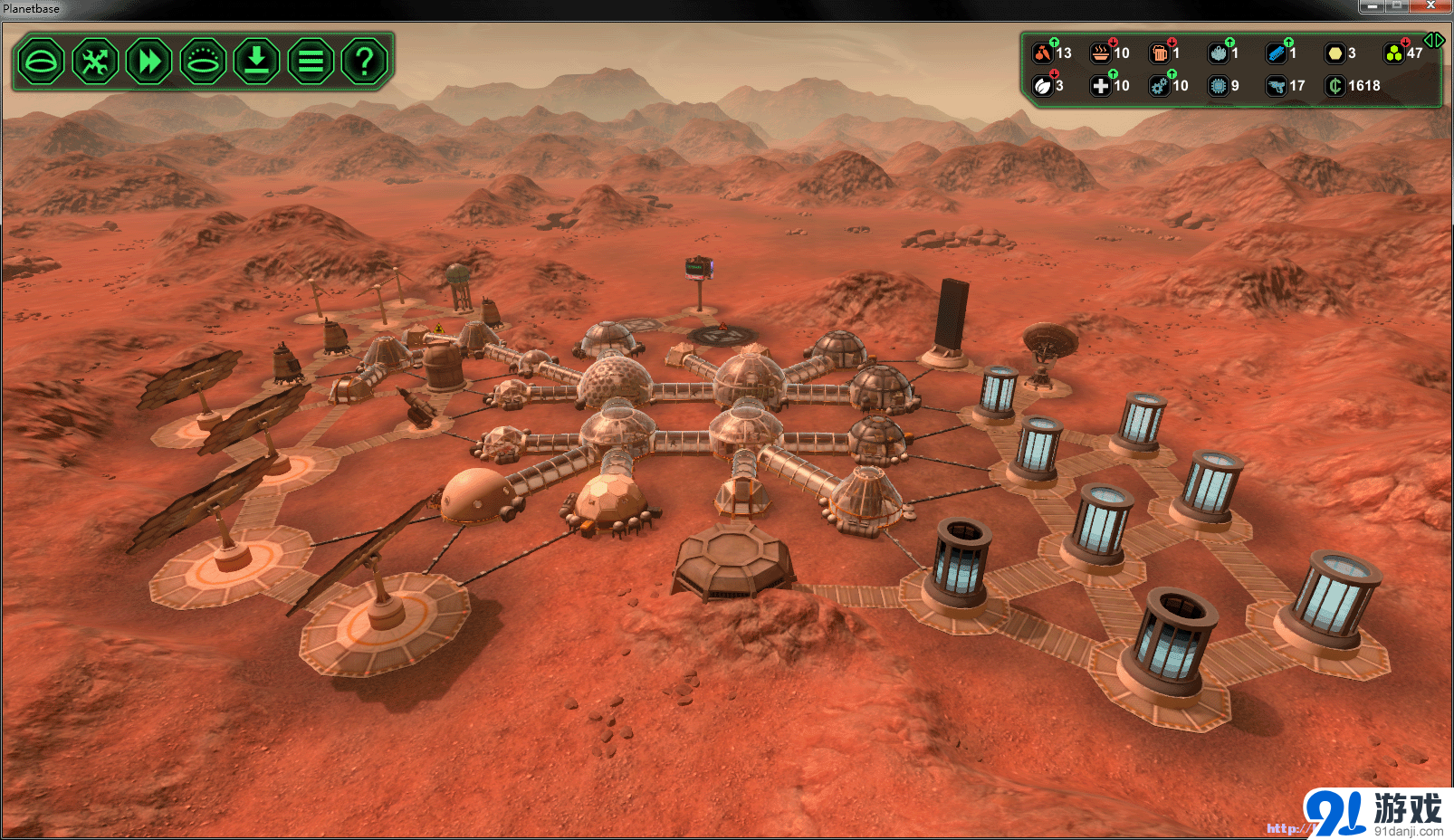Toggle the fast-forward game speed button
The image size is (1454, 840).
tap(149, 62)
